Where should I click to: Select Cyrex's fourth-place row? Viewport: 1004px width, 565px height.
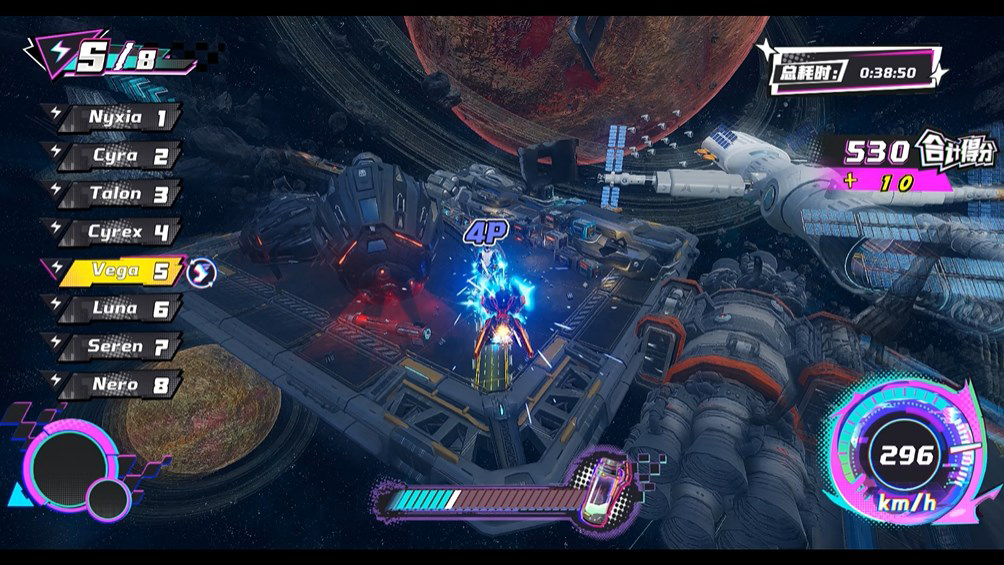pos(118,232)
